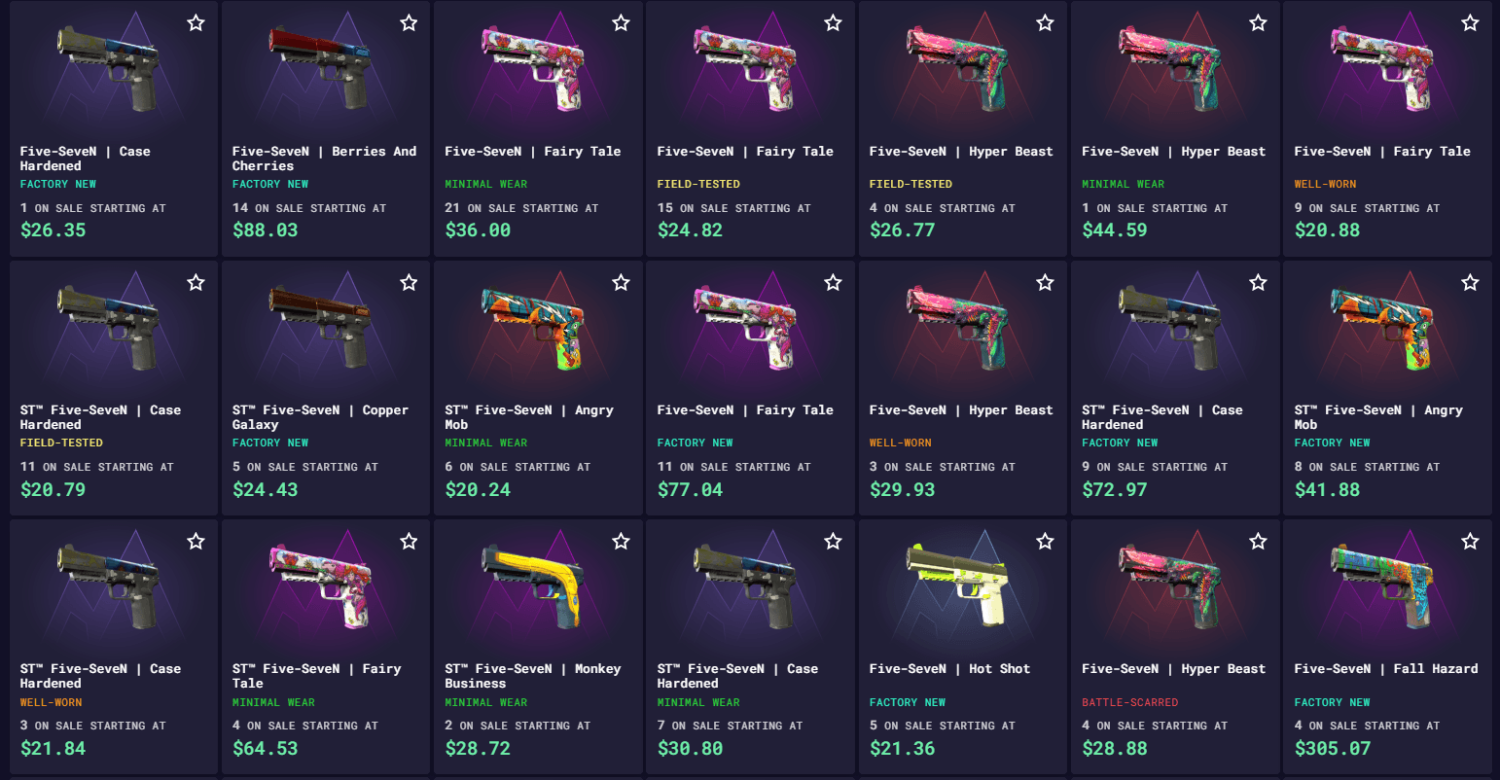1500x780 pixels.
Task: Favorite the Five-SeveN Hot Shot listing
Action: (1044, 540)
